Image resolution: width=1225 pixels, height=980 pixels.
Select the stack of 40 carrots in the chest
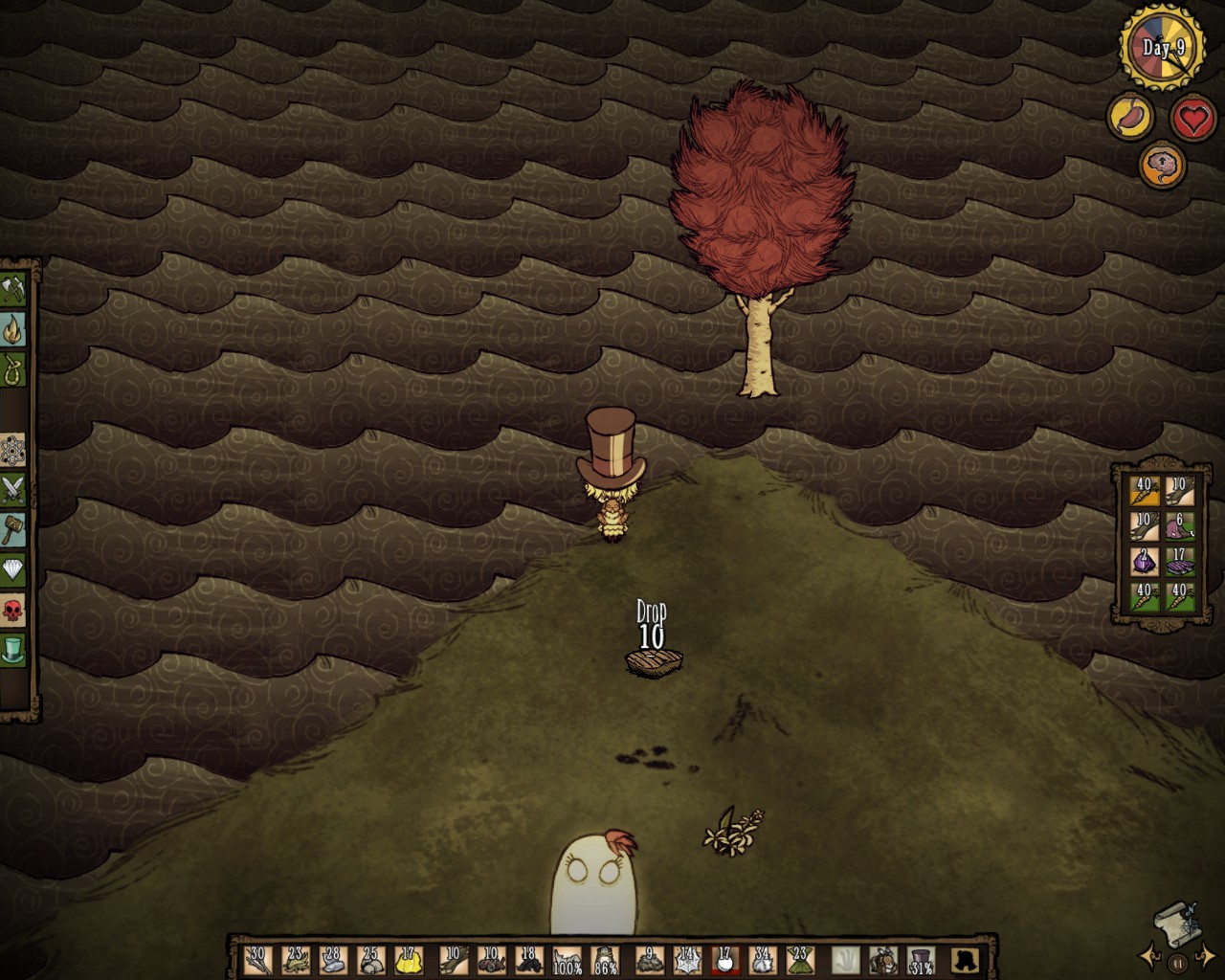(1145, 490)
